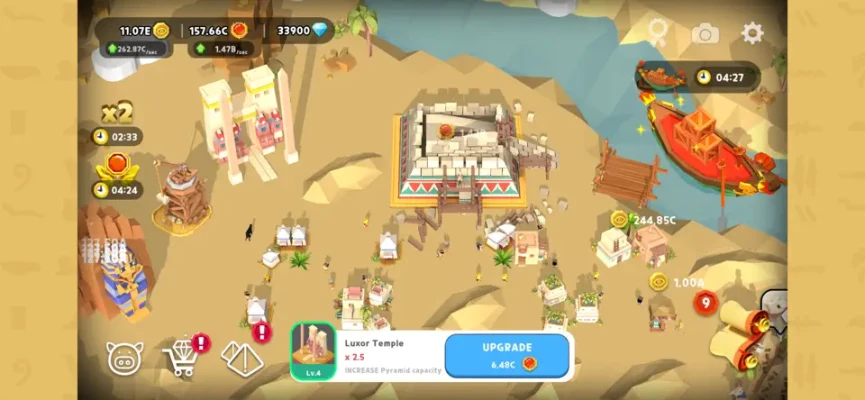Open the gem shop cart
865x400 pixels.
tap(181, 358)
